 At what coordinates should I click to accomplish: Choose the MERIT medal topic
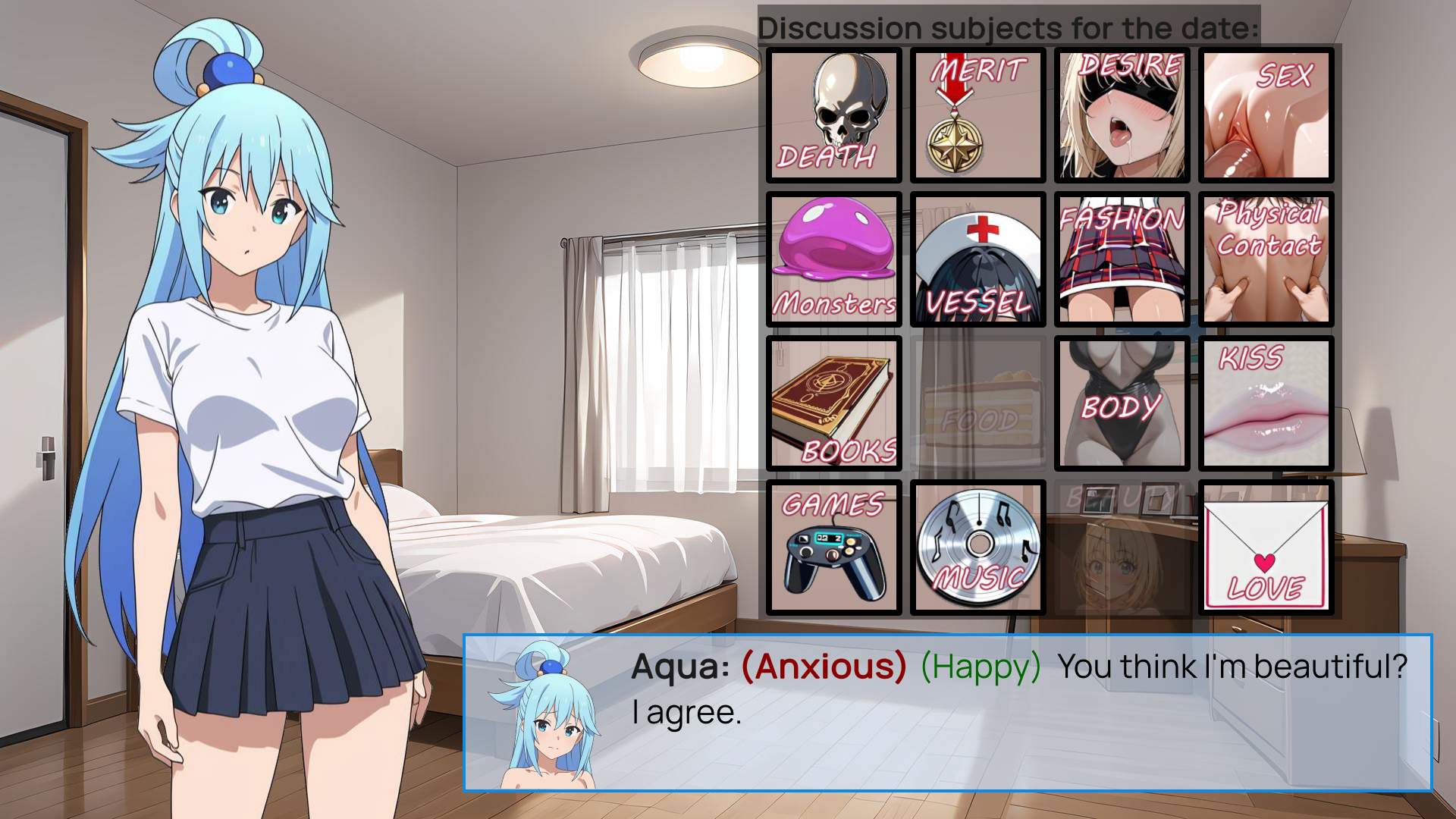coord(977,115)
